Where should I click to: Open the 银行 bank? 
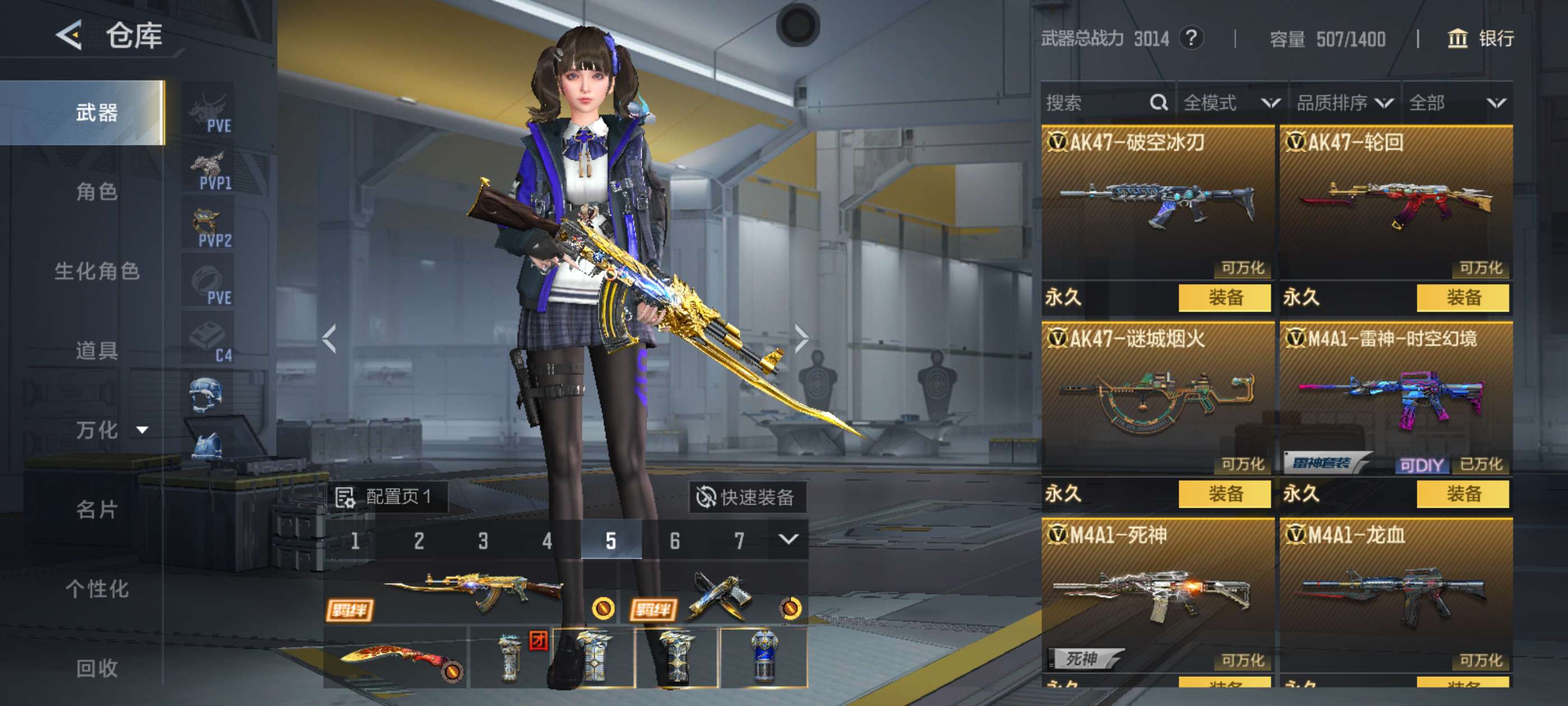coord(1480,38)
